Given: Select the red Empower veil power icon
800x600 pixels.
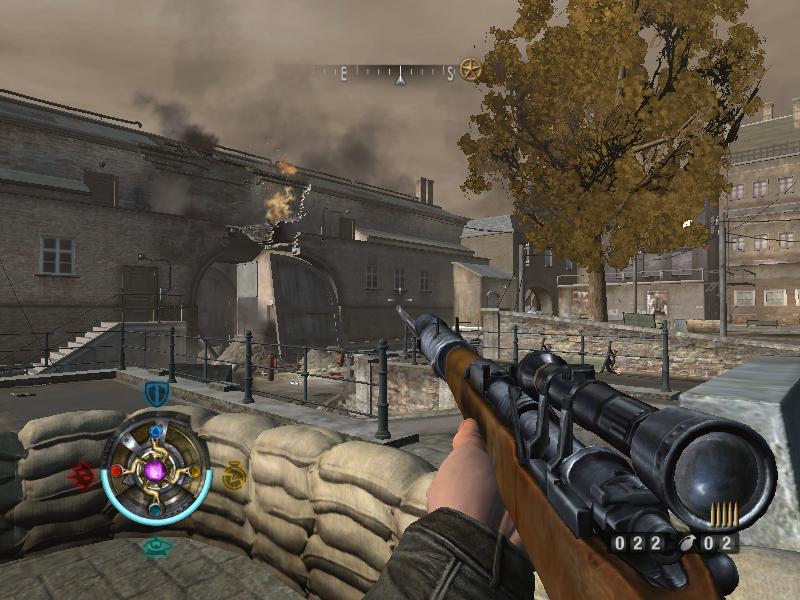Looking at the screenshot, I should pyautogui.click(x=84, y=475).
